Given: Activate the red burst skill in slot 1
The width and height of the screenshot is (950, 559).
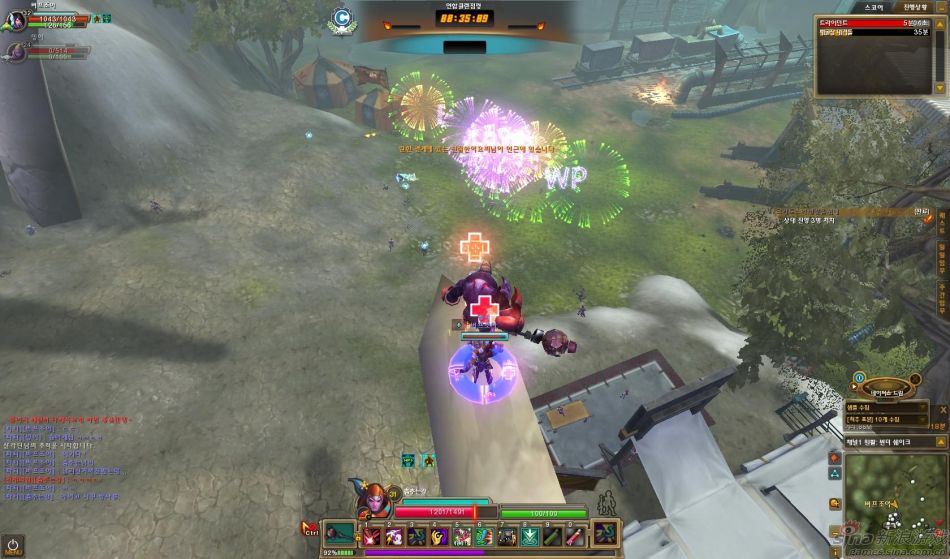Looking at the screenshot, I should click(x=371, y=537).
